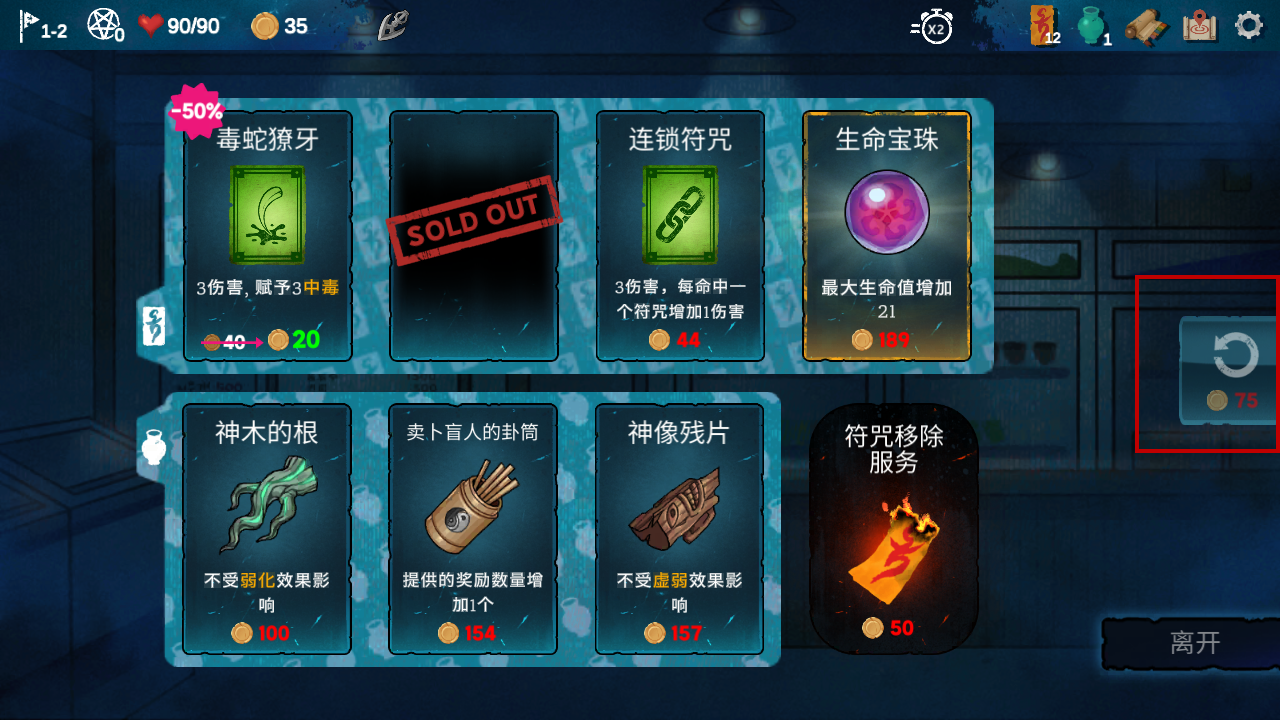Buy 符咒移除服务 for 50 coins
1280x720 pixels.
click(x=893, y=530)
